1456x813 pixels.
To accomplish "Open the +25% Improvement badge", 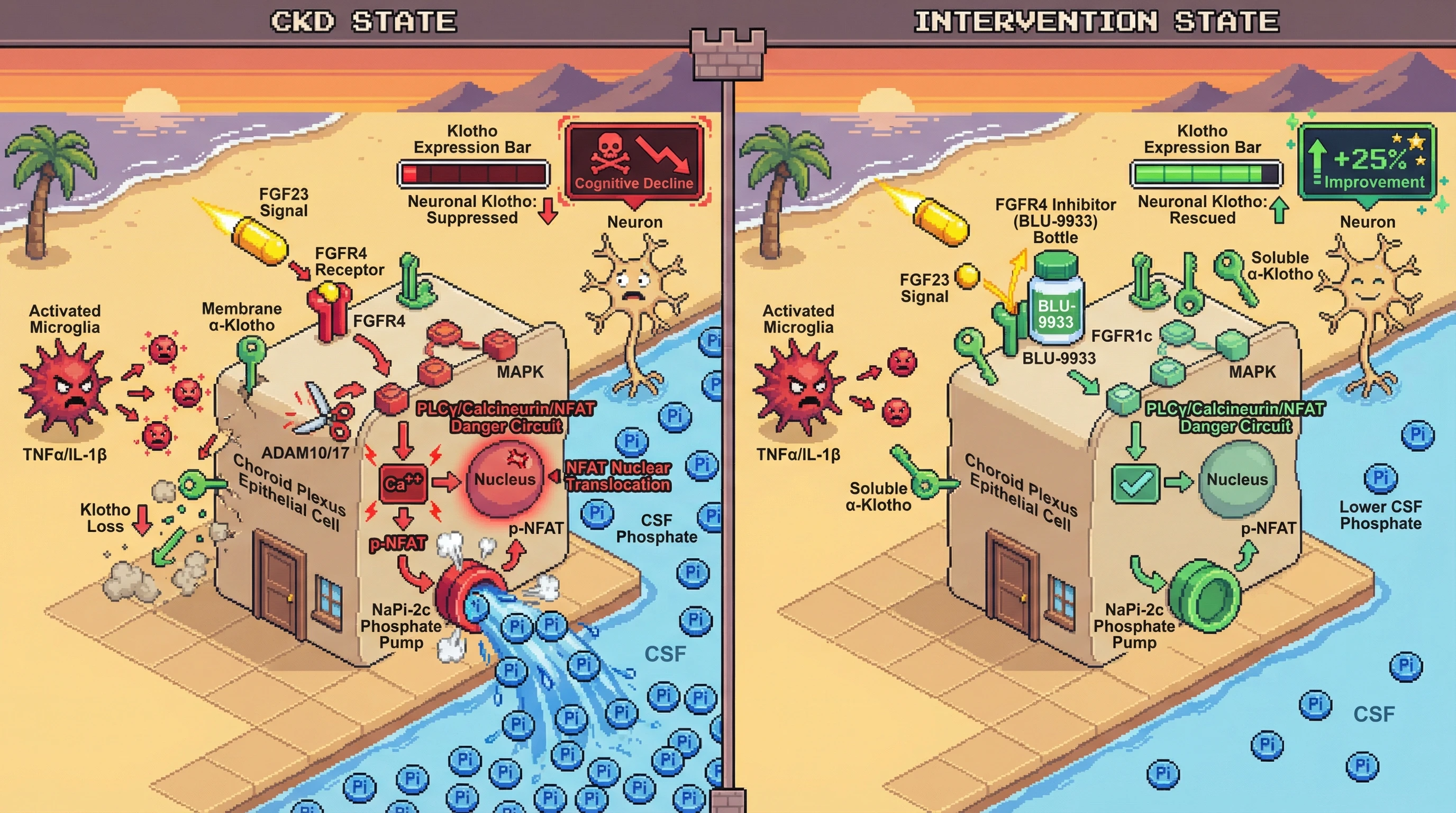I will tap(1367, 164).
